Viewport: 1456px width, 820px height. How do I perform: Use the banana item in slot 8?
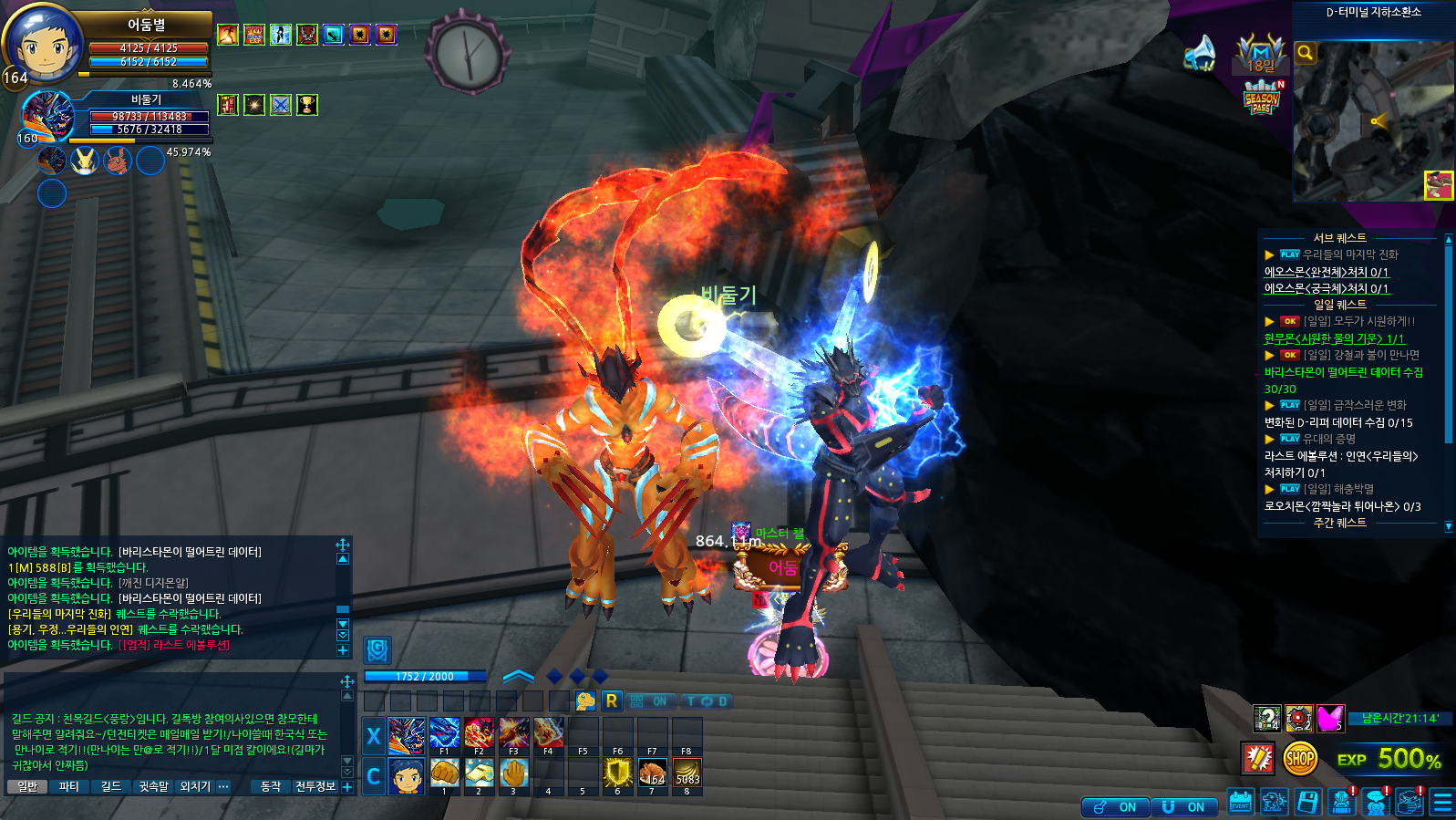point(687,773)
